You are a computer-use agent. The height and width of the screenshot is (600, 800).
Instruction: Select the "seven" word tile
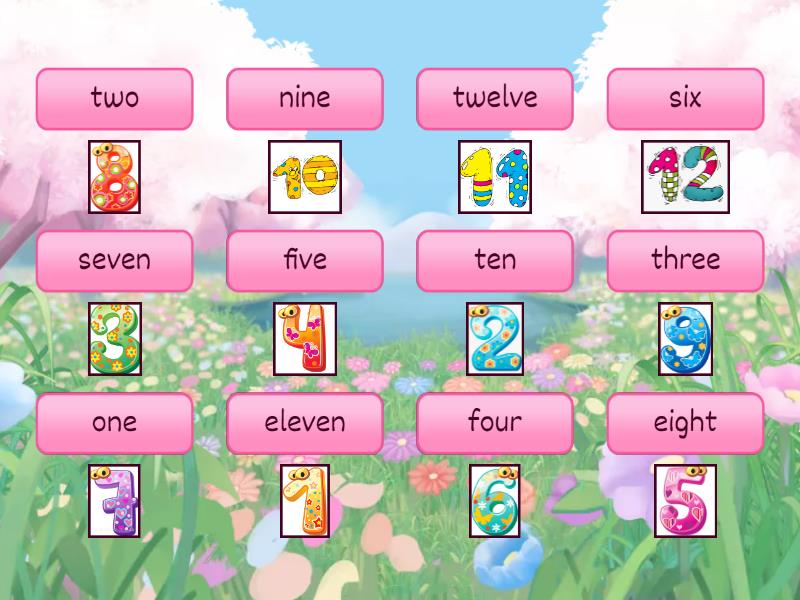click(x=114, y=261)
